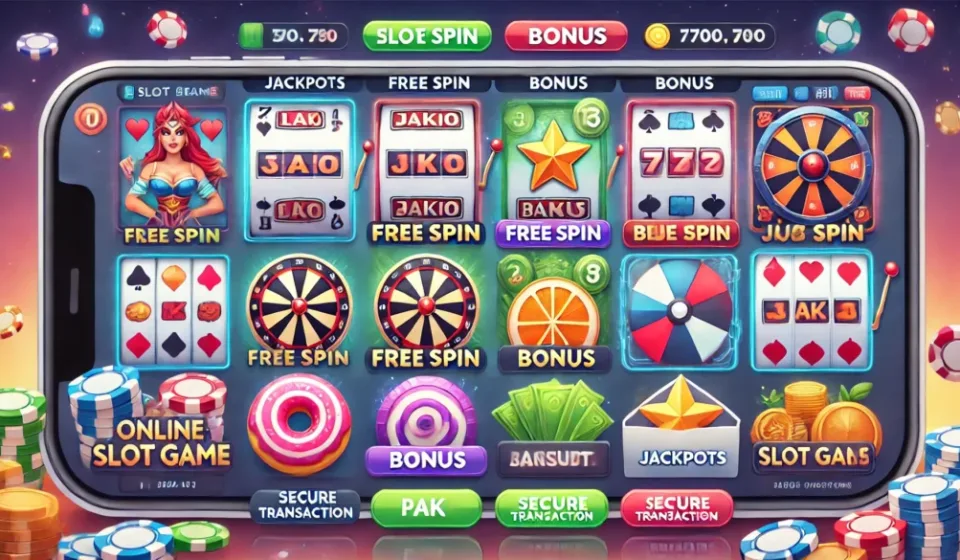Open the gold coins SLOT GABS tile

coord(813,425)
